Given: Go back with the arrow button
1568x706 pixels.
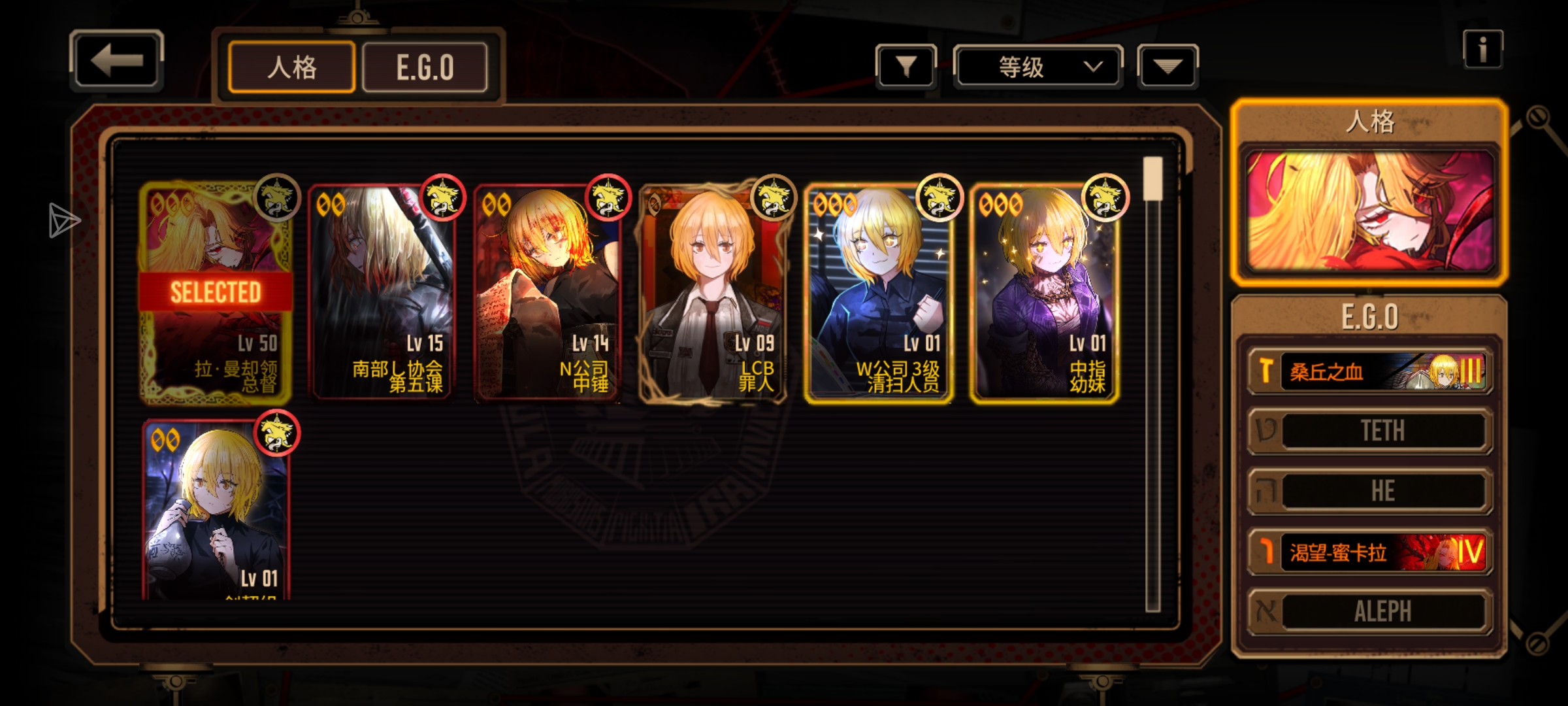Looking at the screenshot, I should [x=116, y=61].
